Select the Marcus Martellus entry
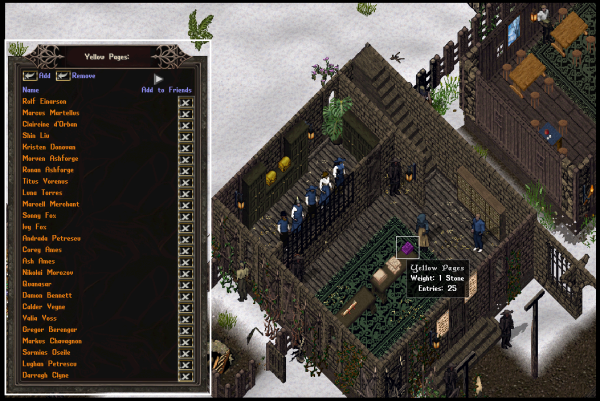600x401 pixels. click(x=49, y=113)
